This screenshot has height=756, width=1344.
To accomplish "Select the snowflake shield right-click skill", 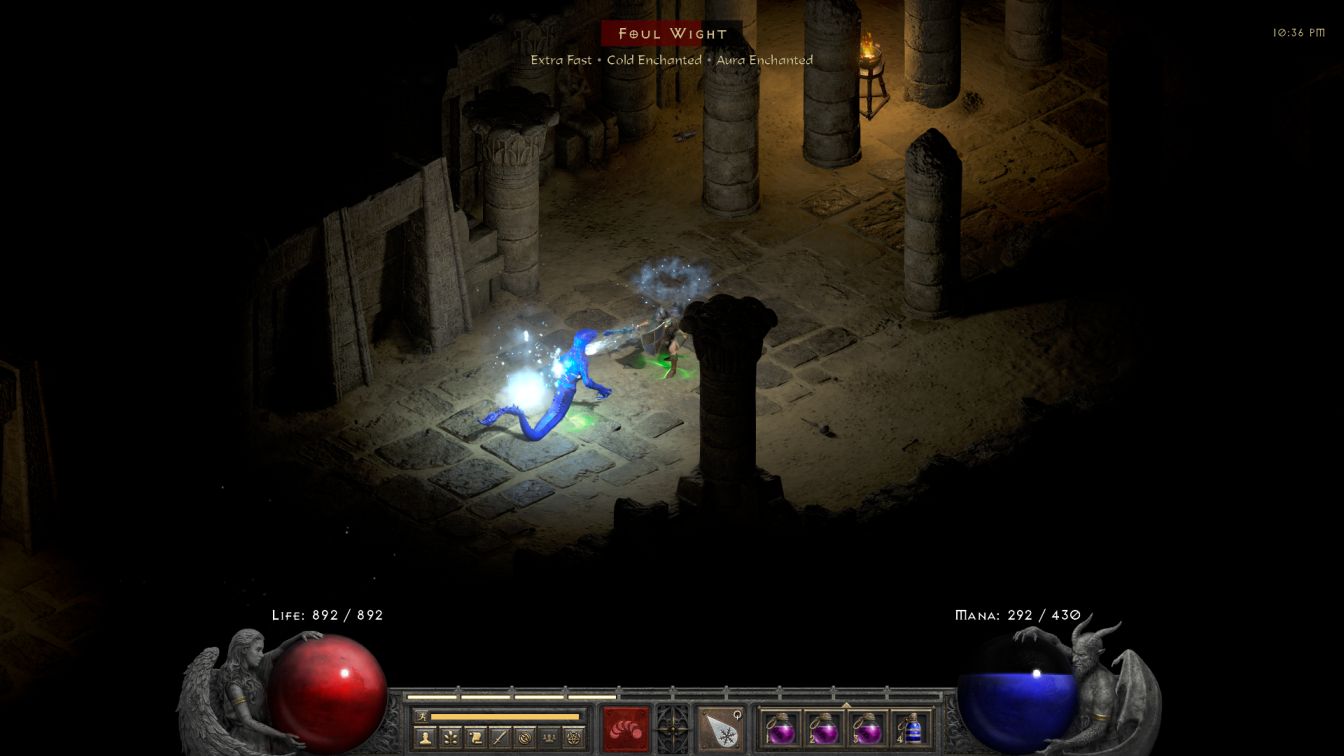I will (720, 728).
